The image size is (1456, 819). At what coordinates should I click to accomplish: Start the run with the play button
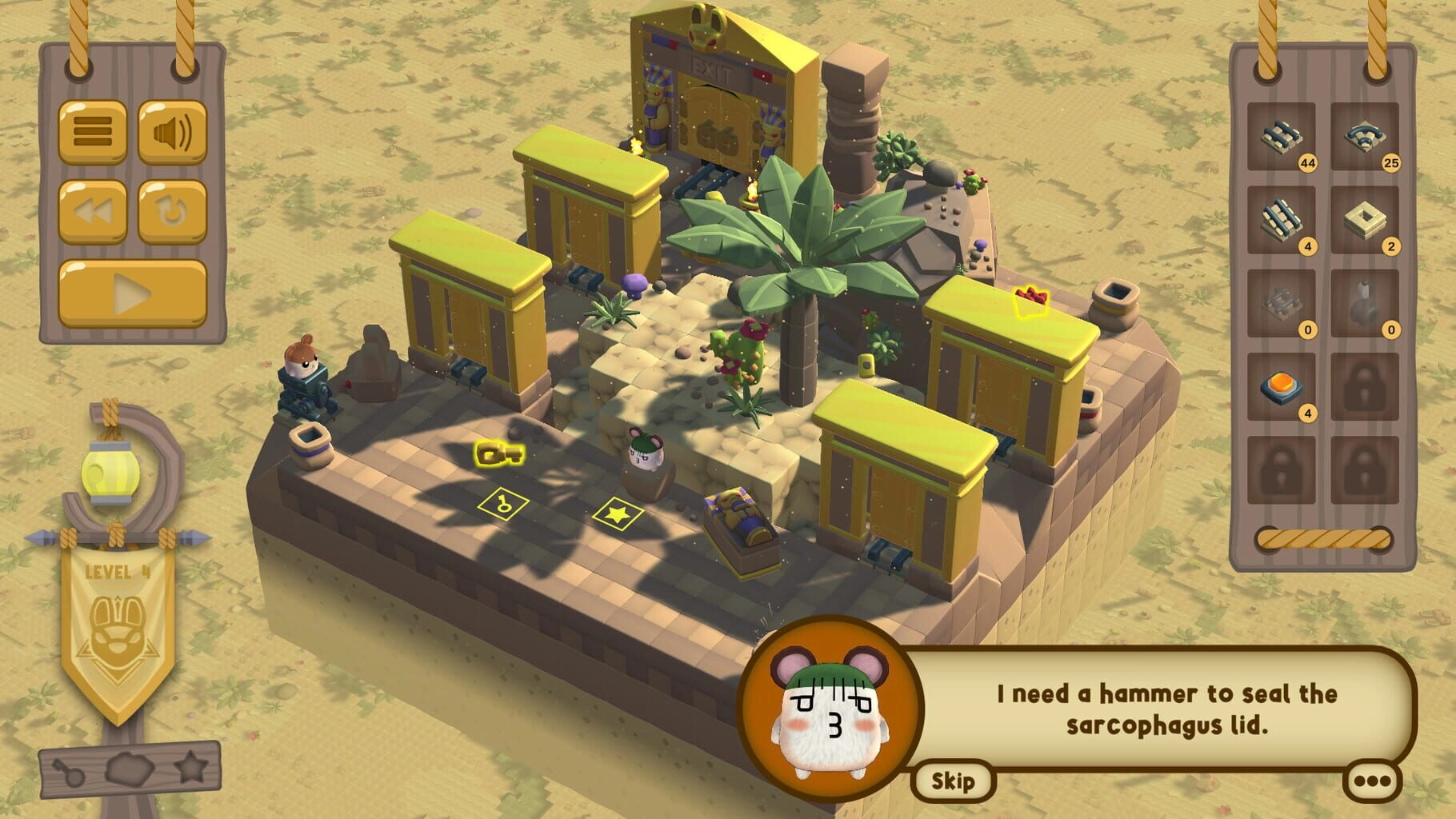(133, 294)
